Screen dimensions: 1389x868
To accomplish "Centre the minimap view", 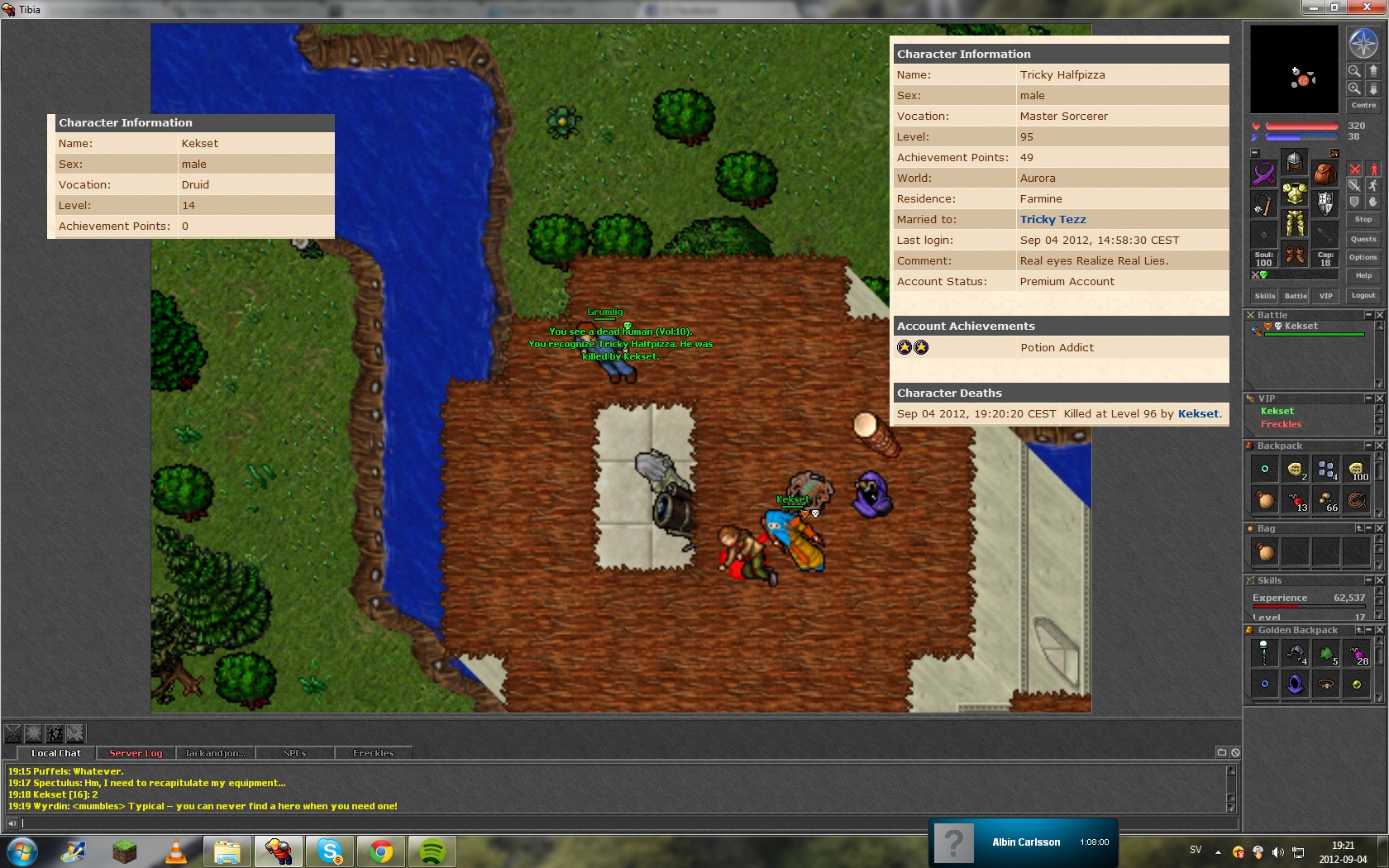I will (x=1363, y=105).
